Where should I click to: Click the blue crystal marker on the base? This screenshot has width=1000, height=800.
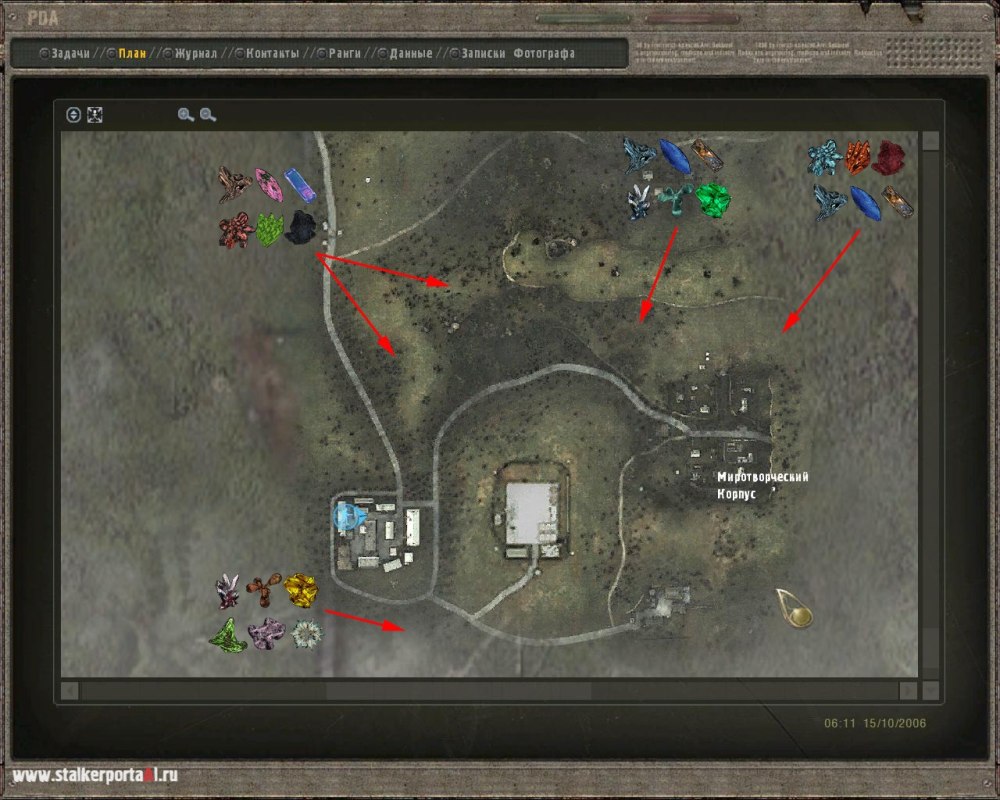coord(347,517)
